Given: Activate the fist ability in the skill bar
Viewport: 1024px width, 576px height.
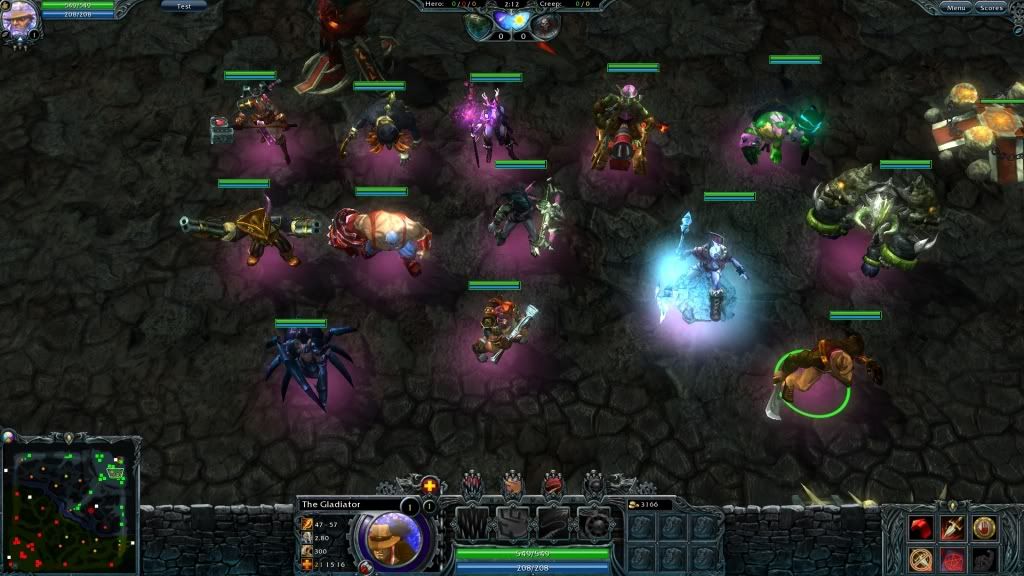Looking at the screenshot, I should pyautogui.click(x=512, y=522).
